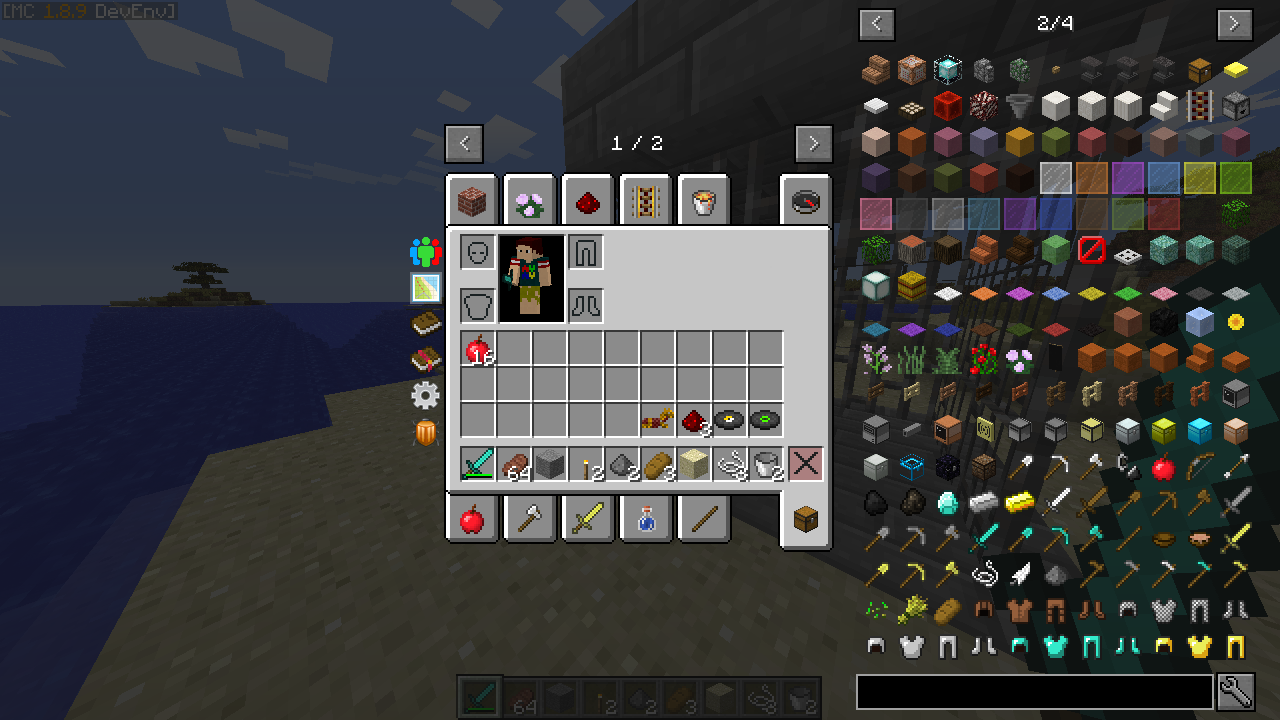Viewport: 1280px width, 720px height.
Task: Open the compass search tab
Action: click(x=805, y=203)
